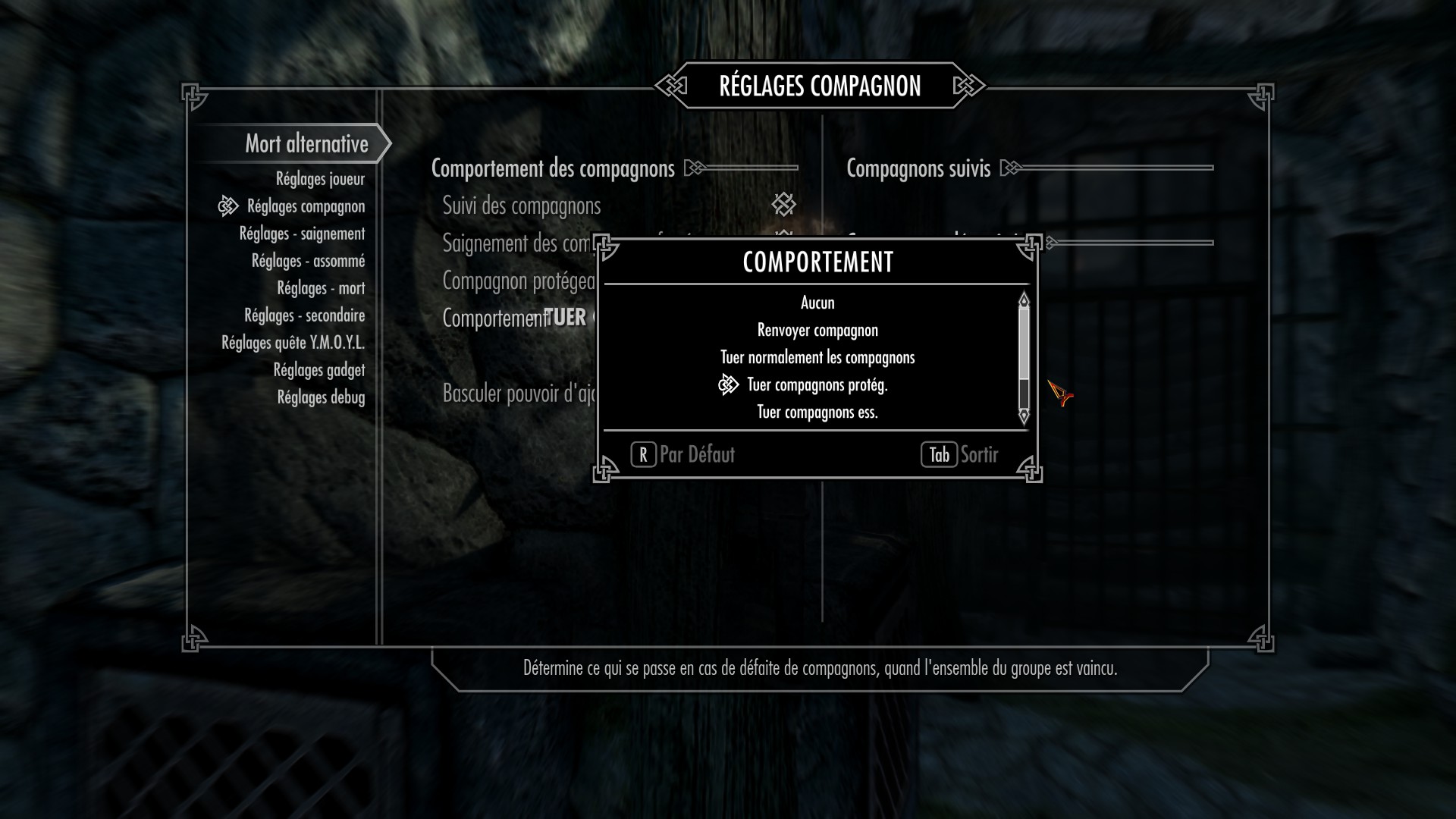Open Réglages - assommé page
This screenshot has height=819, width=1456.
click(x=308, y=261)
